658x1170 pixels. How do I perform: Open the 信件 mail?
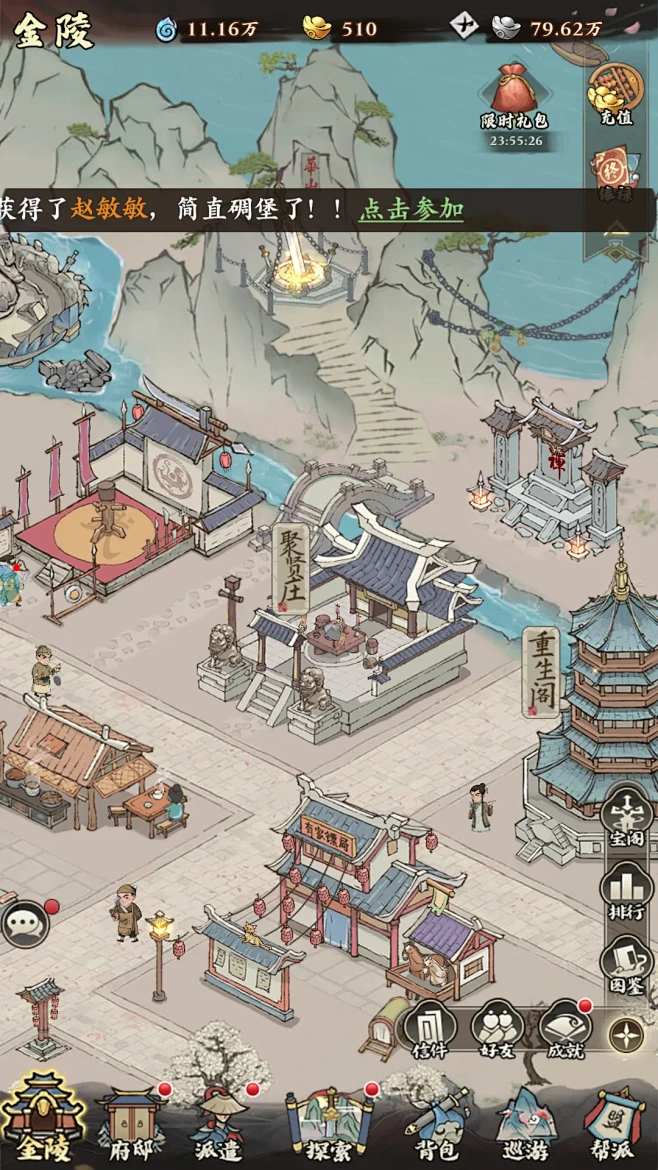point(429,1028)
